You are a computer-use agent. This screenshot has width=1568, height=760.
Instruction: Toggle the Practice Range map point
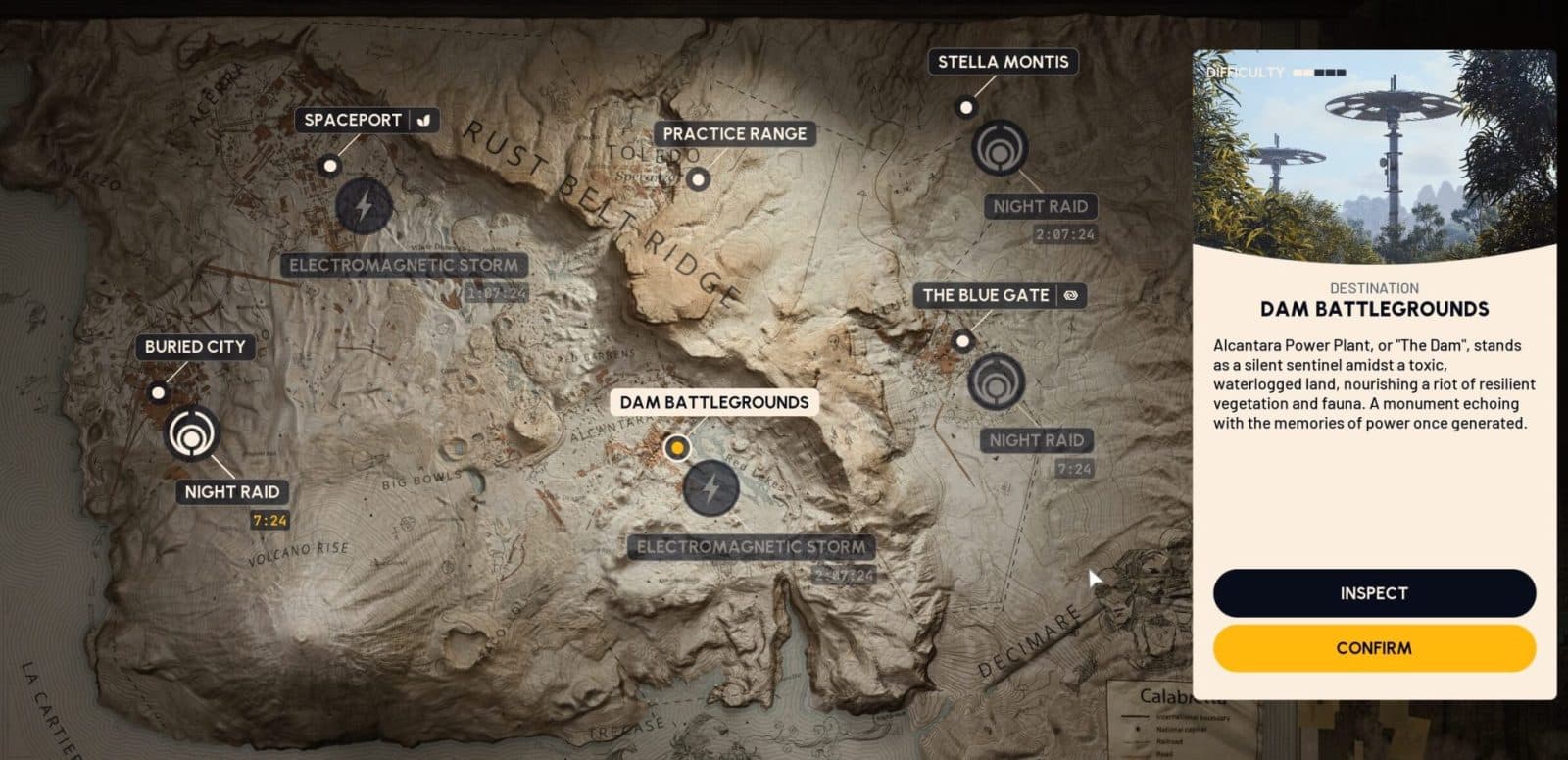pos(697,178)
